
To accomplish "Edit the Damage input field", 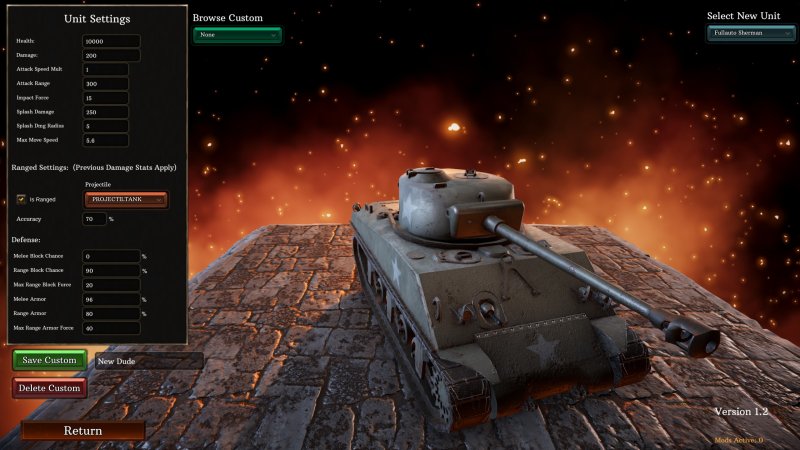I will pos(111,55).
